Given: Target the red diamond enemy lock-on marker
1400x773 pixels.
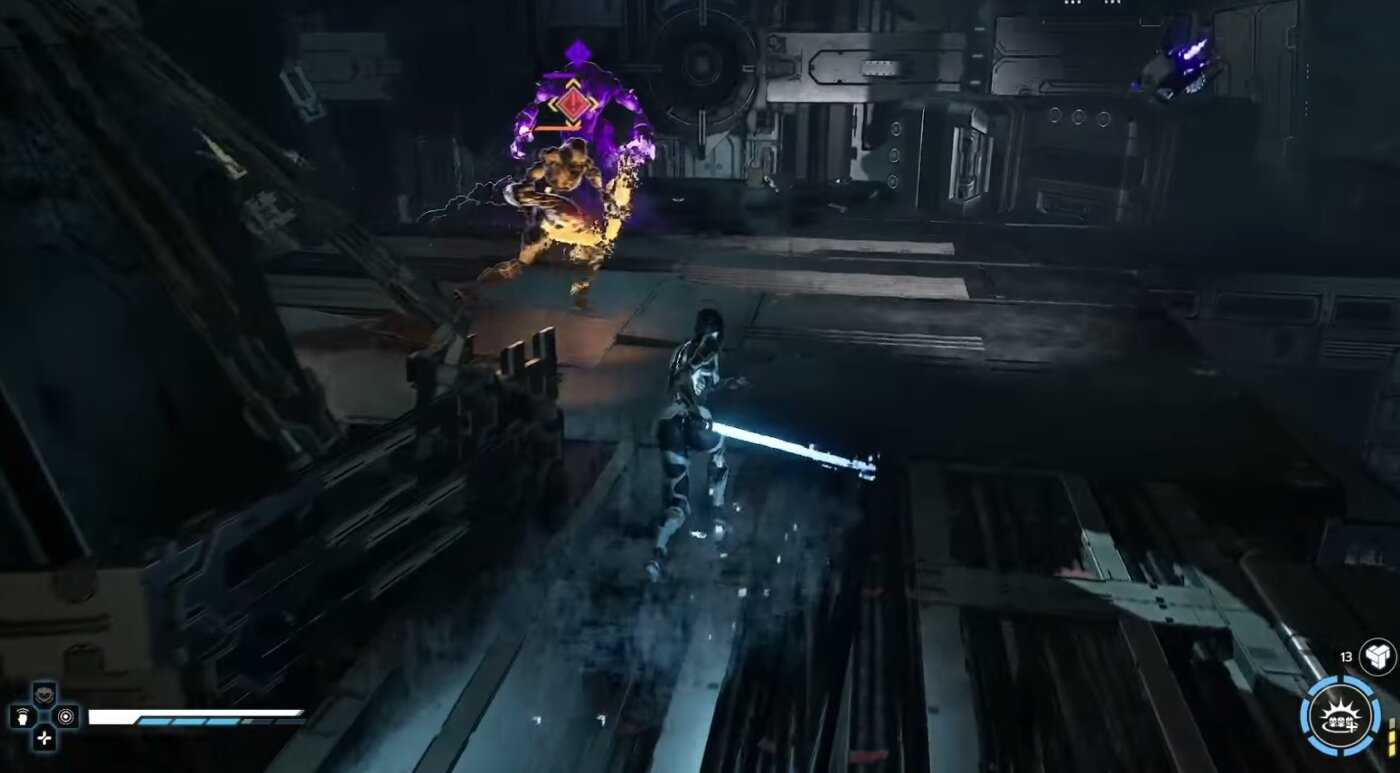Looking at the screenshot, I should (573, 104).
